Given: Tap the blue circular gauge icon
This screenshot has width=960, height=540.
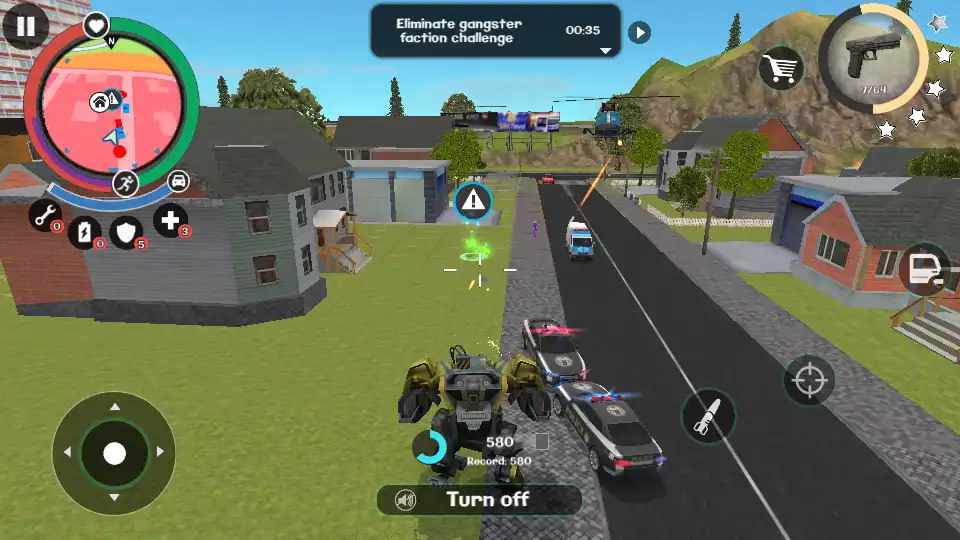Looking at the screenshot, I should tap(430, 447).
